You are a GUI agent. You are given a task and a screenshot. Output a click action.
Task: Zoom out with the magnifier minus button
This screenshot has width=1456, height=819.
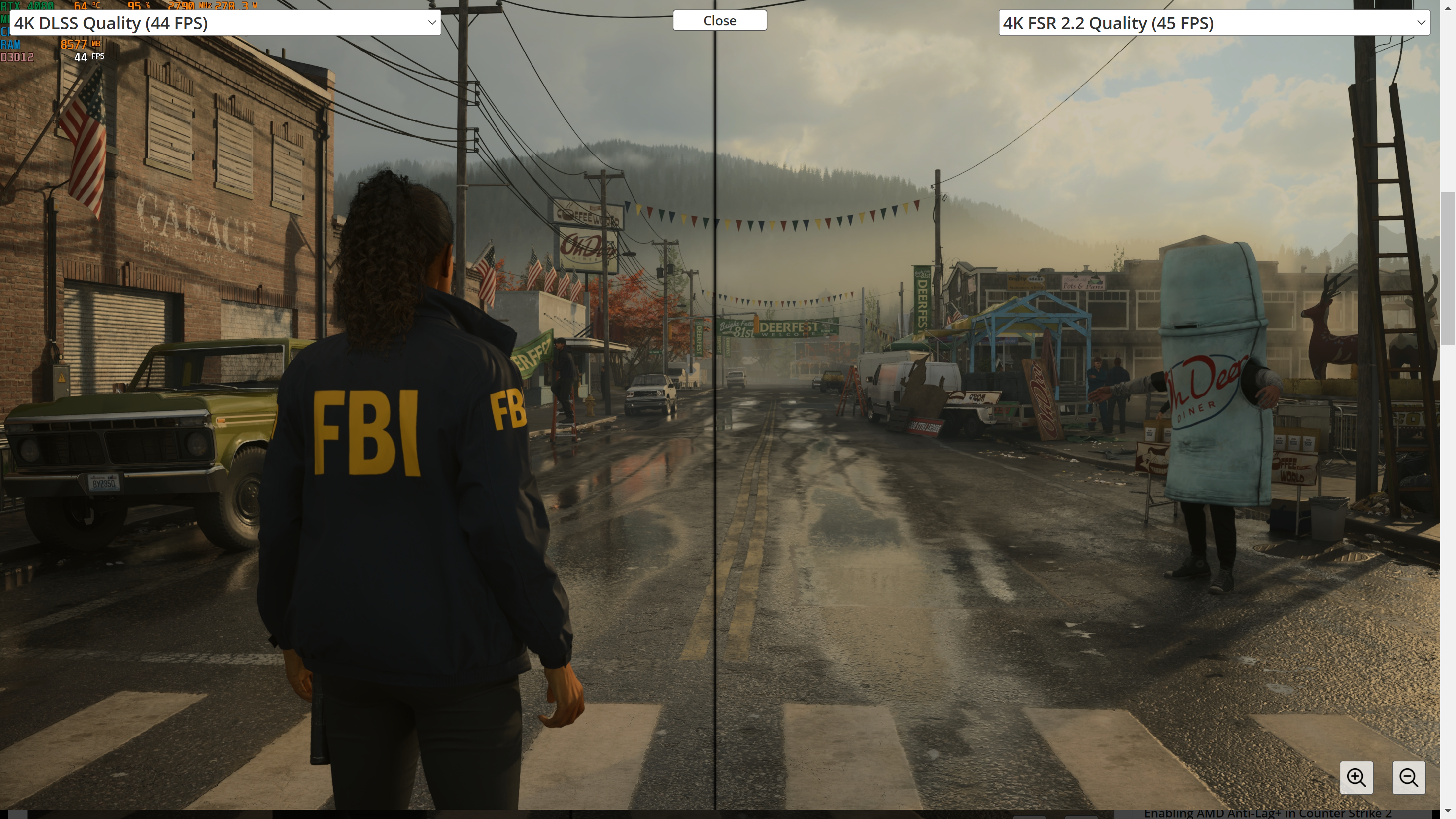click(x=1408, y=777)
